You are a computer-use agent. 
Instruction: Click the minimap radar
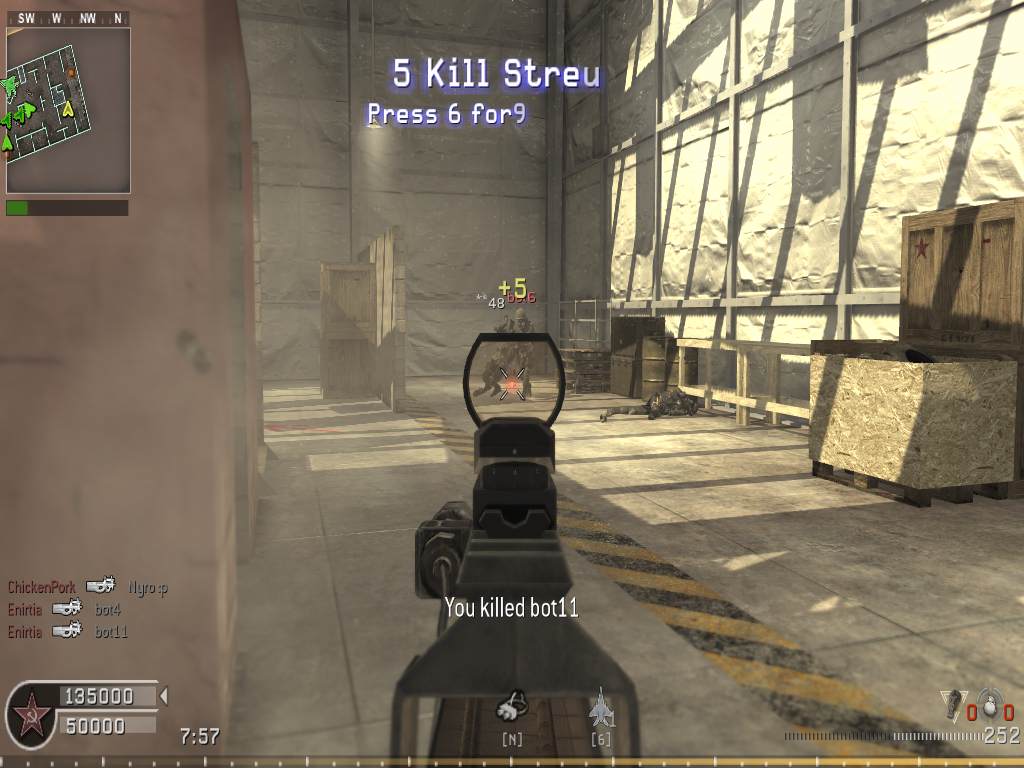pos(68,110)
